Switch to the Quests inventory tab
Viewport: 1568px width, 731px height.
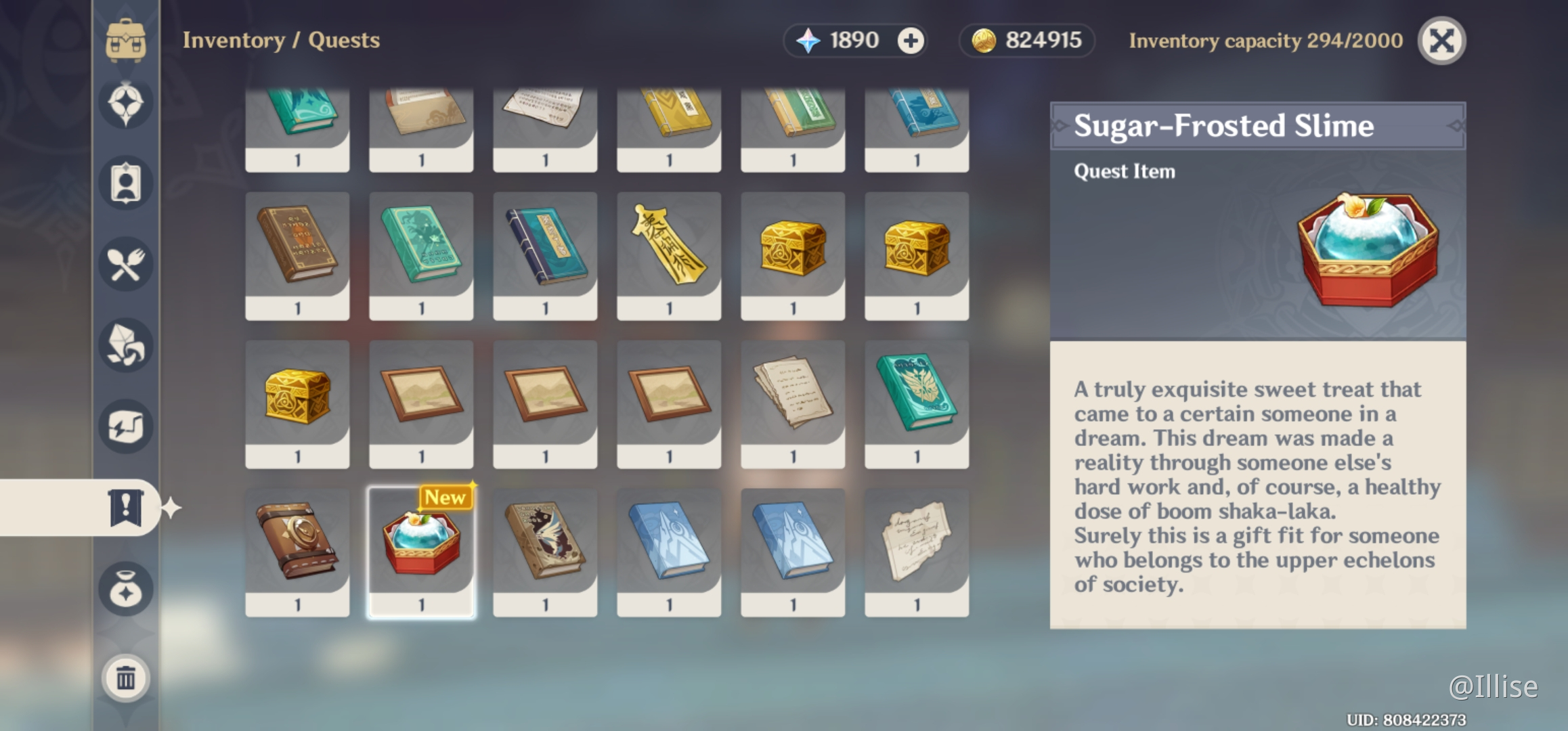pyautogui.click(x=126, y=508)
